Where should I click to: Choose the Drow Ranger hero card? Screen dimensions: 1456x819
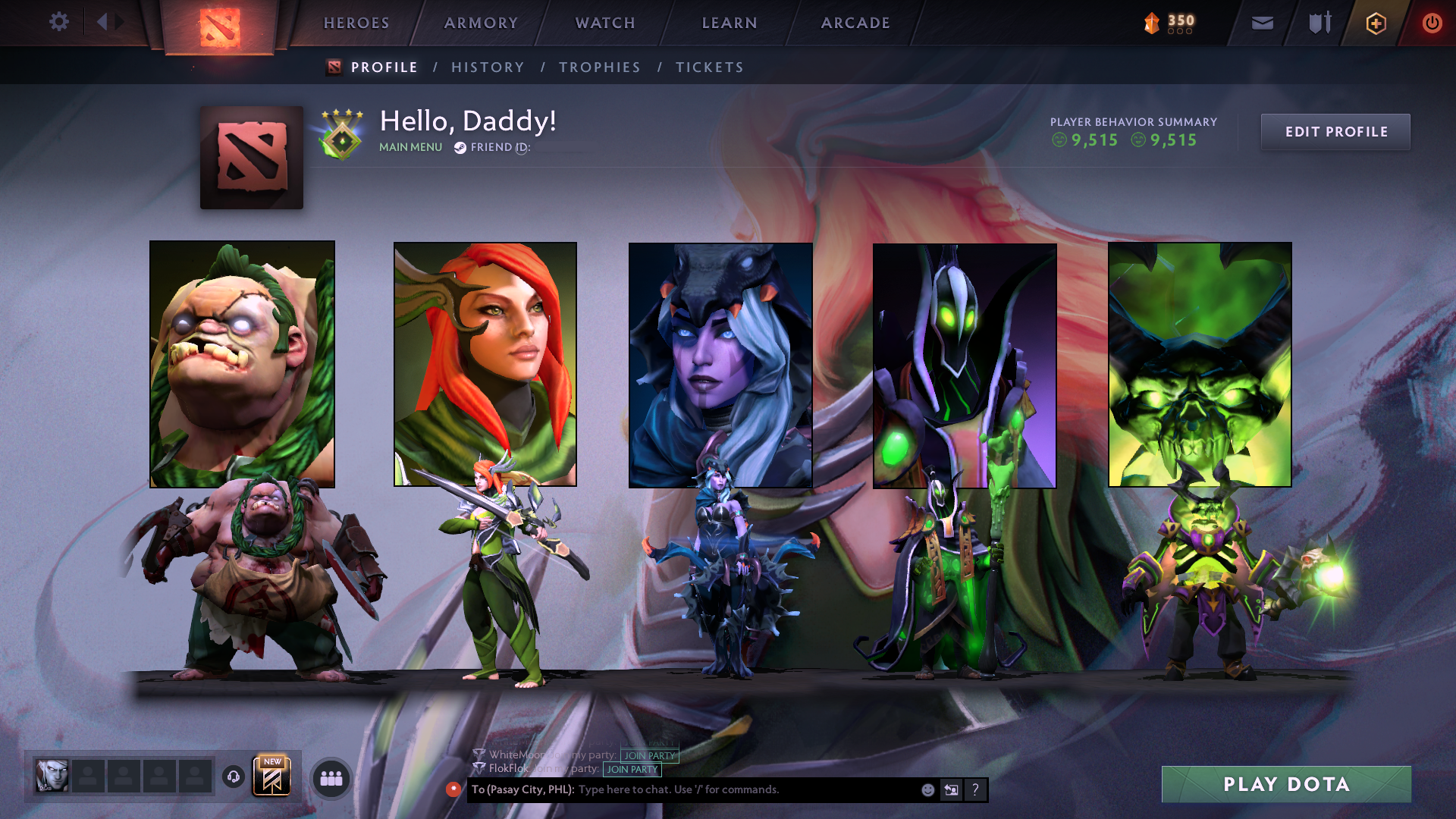(720, 365)
